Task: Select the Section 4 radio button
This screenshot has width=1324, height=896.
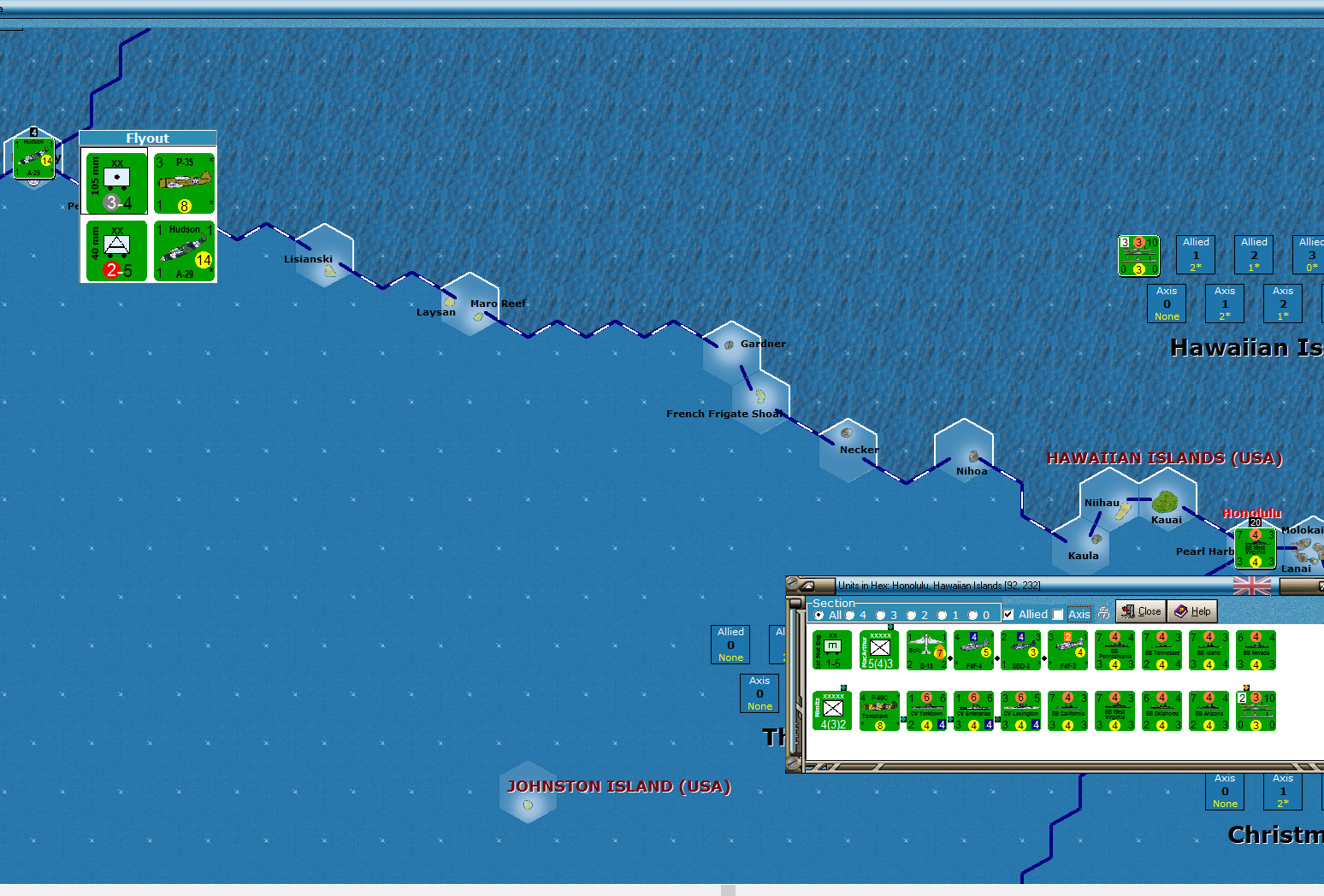Action: pos(848,615)
